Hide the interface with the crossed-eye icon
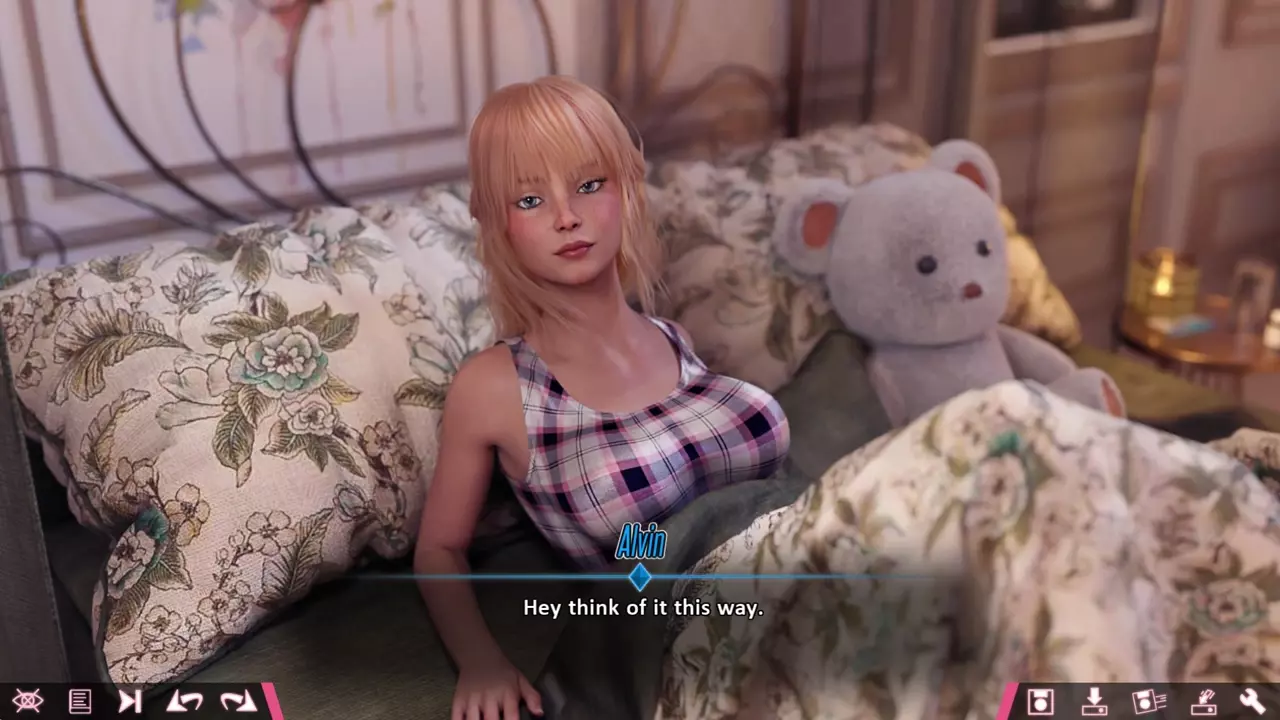Image resolution: width=1280 pixels, height=720 pixels. click(27, 701)
